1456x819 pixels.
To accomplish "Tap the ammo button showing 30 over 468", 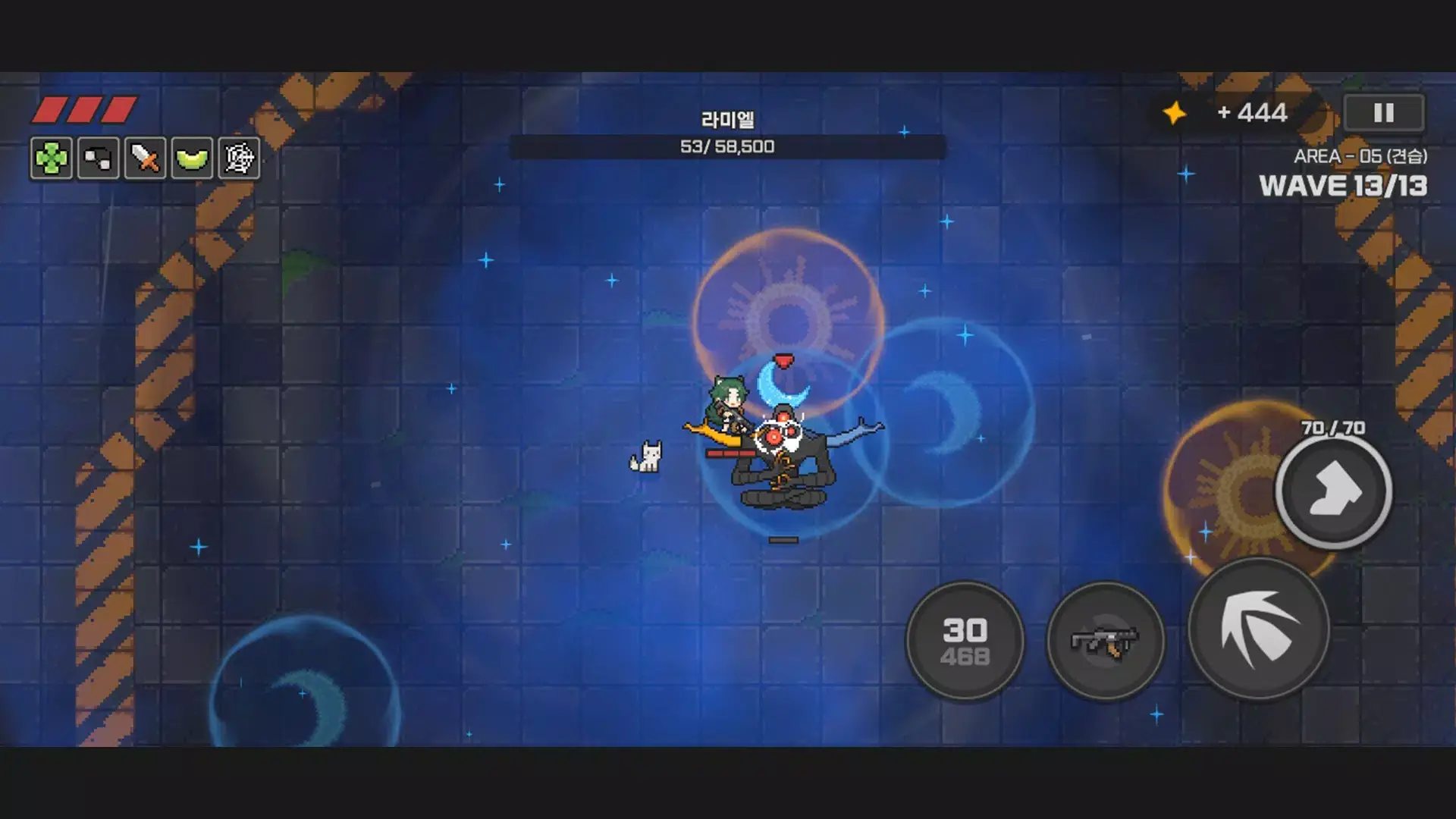I will click(965, 641).
